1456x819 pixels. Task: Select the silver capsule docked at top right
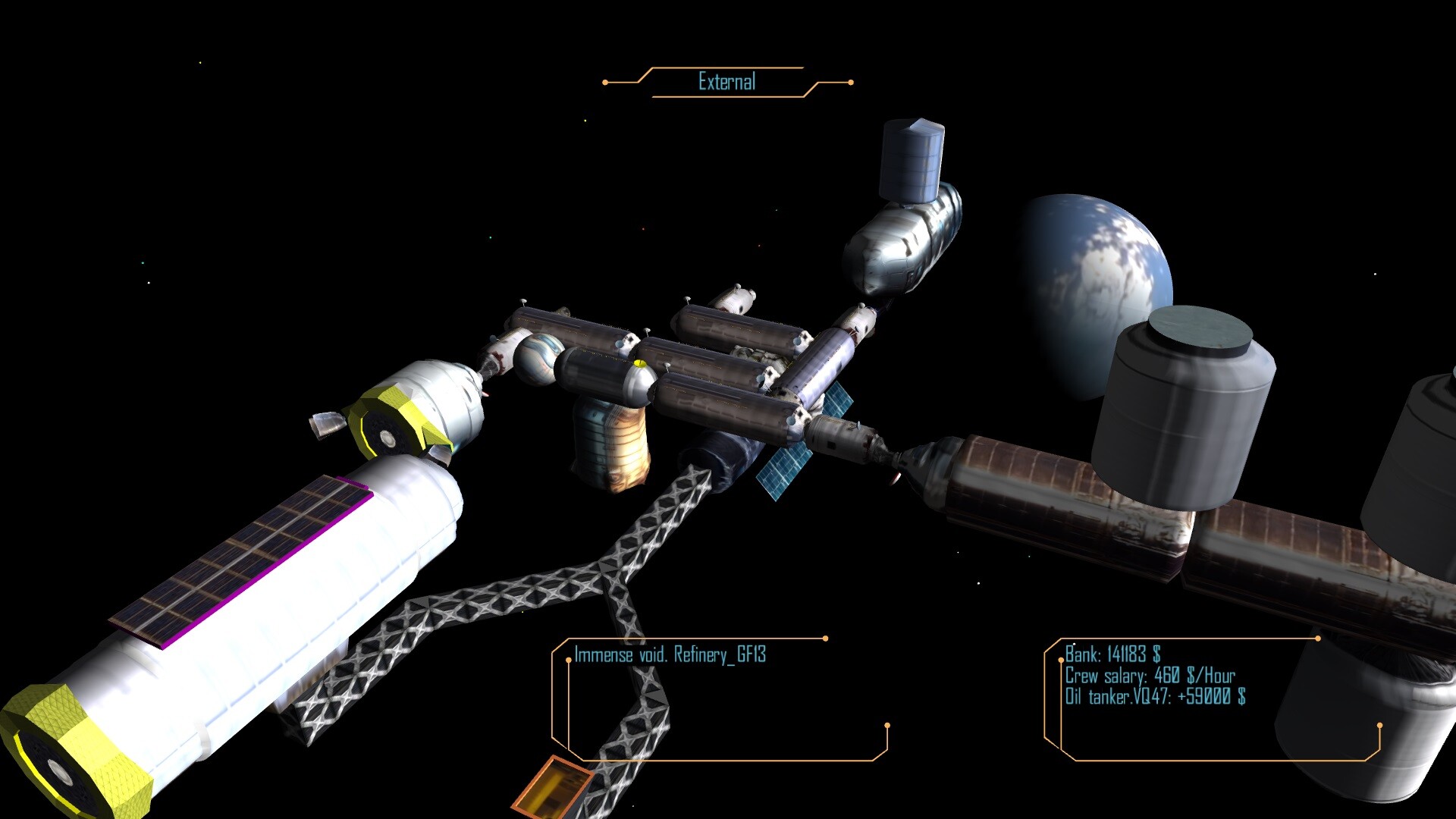pyautogui.click(x=902, y=243)
